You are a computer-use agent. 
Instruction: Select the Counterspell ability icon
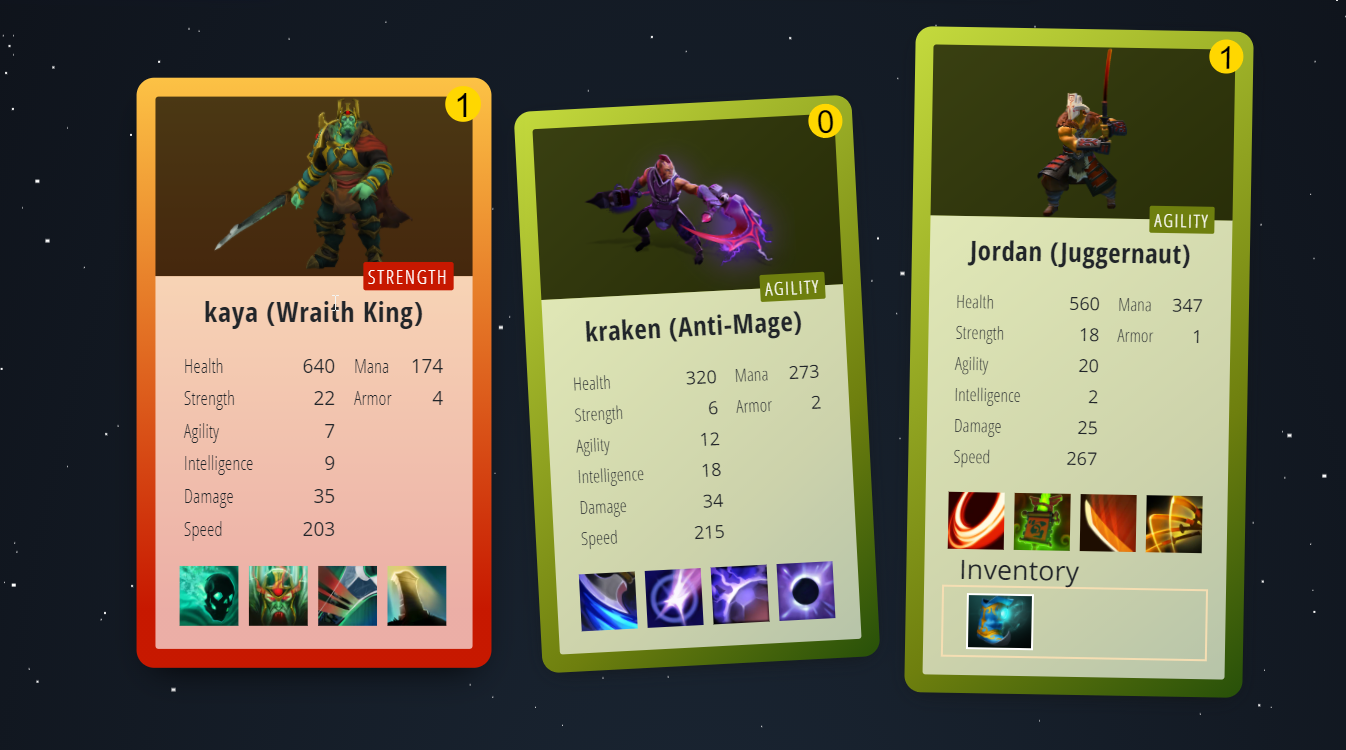740,595
